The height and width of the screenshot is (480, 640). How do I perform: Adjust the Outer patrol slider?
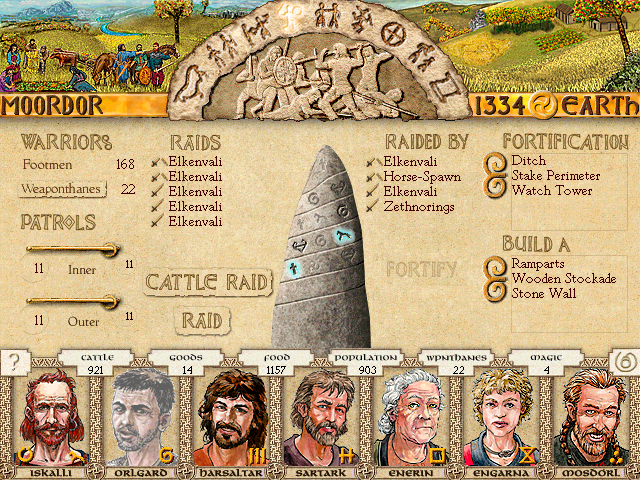pyautogui.click(x=73, y=300)
